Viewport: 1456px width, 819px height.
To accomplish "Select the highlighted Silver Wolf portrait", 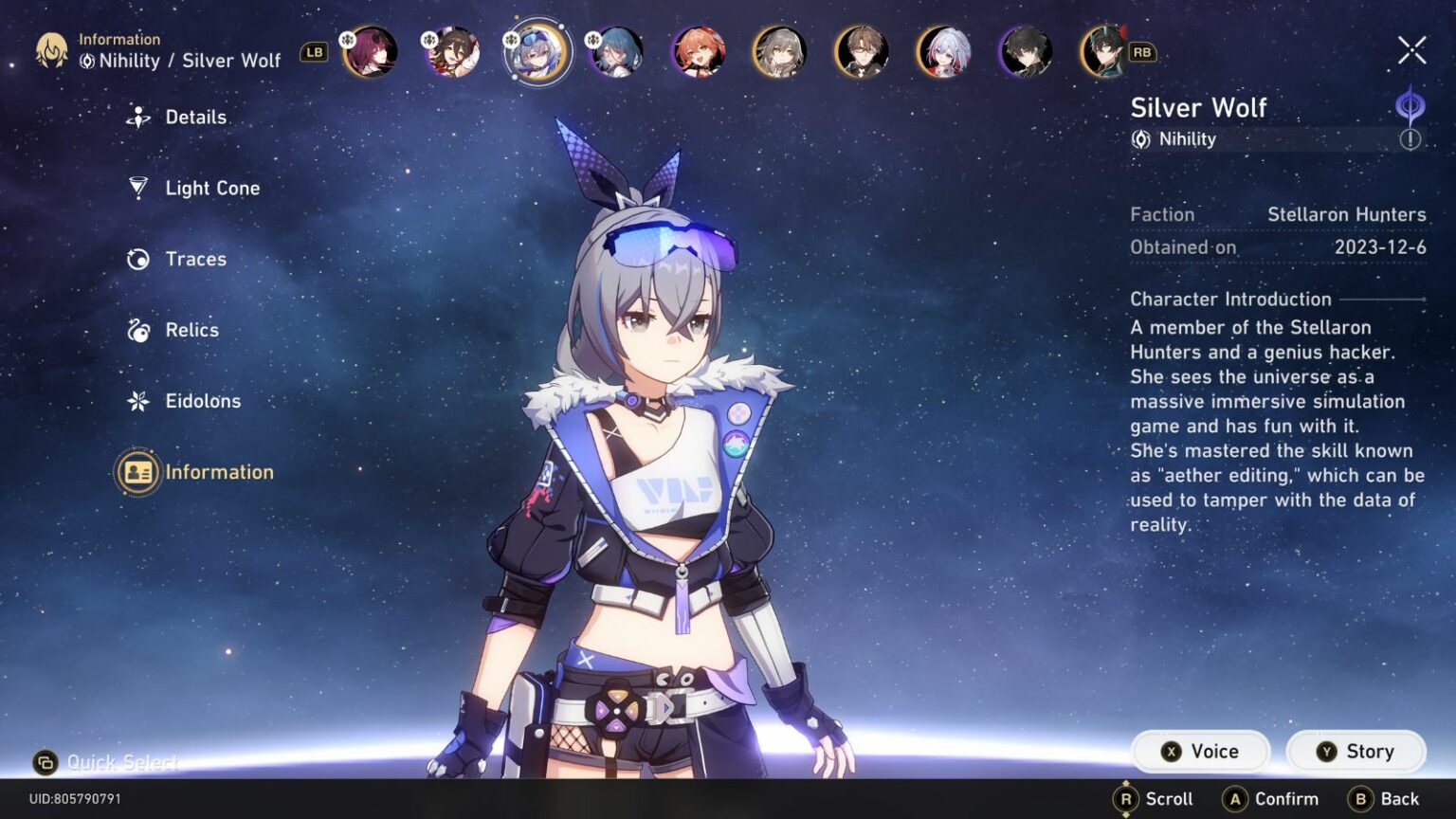I will pyautogui.click(x=537, y=51).
